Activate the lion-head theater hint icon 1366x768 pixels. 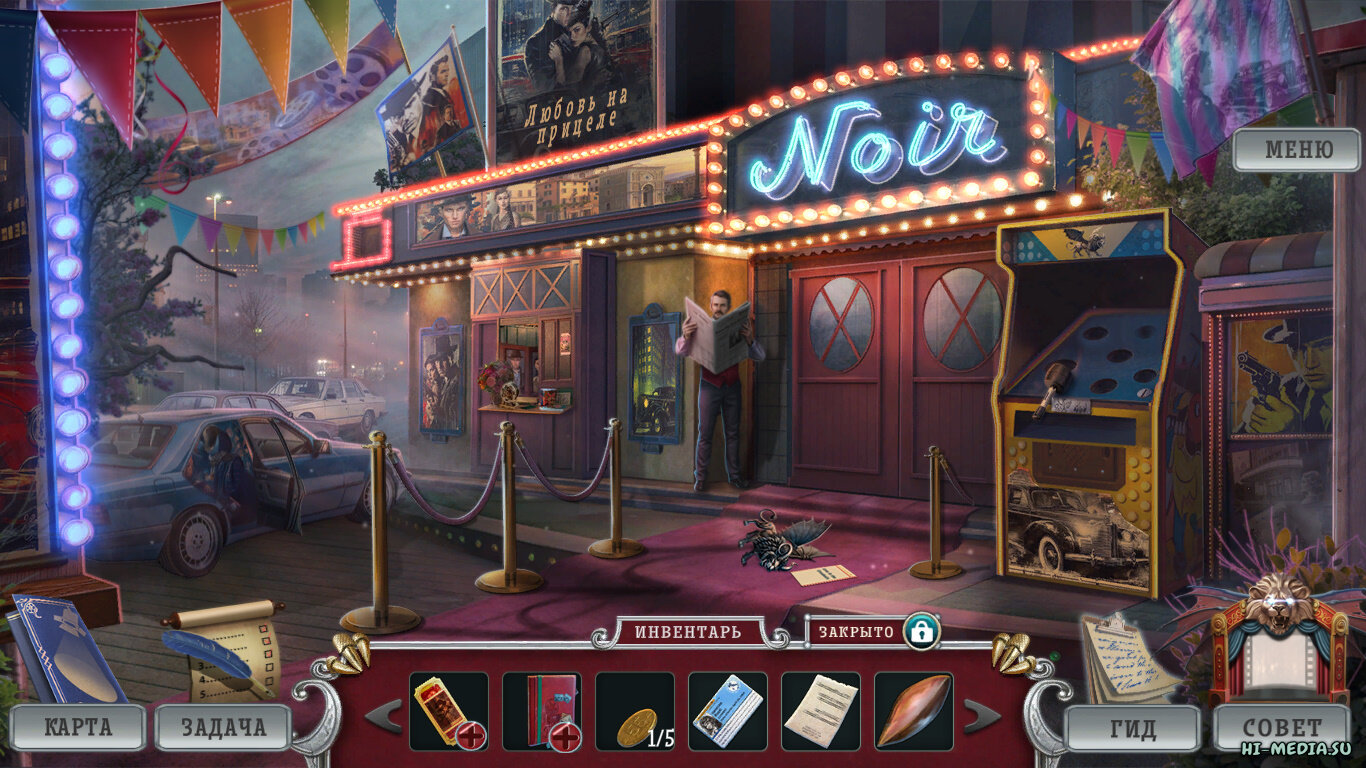pyautogui.click(x=1279, y=640)
